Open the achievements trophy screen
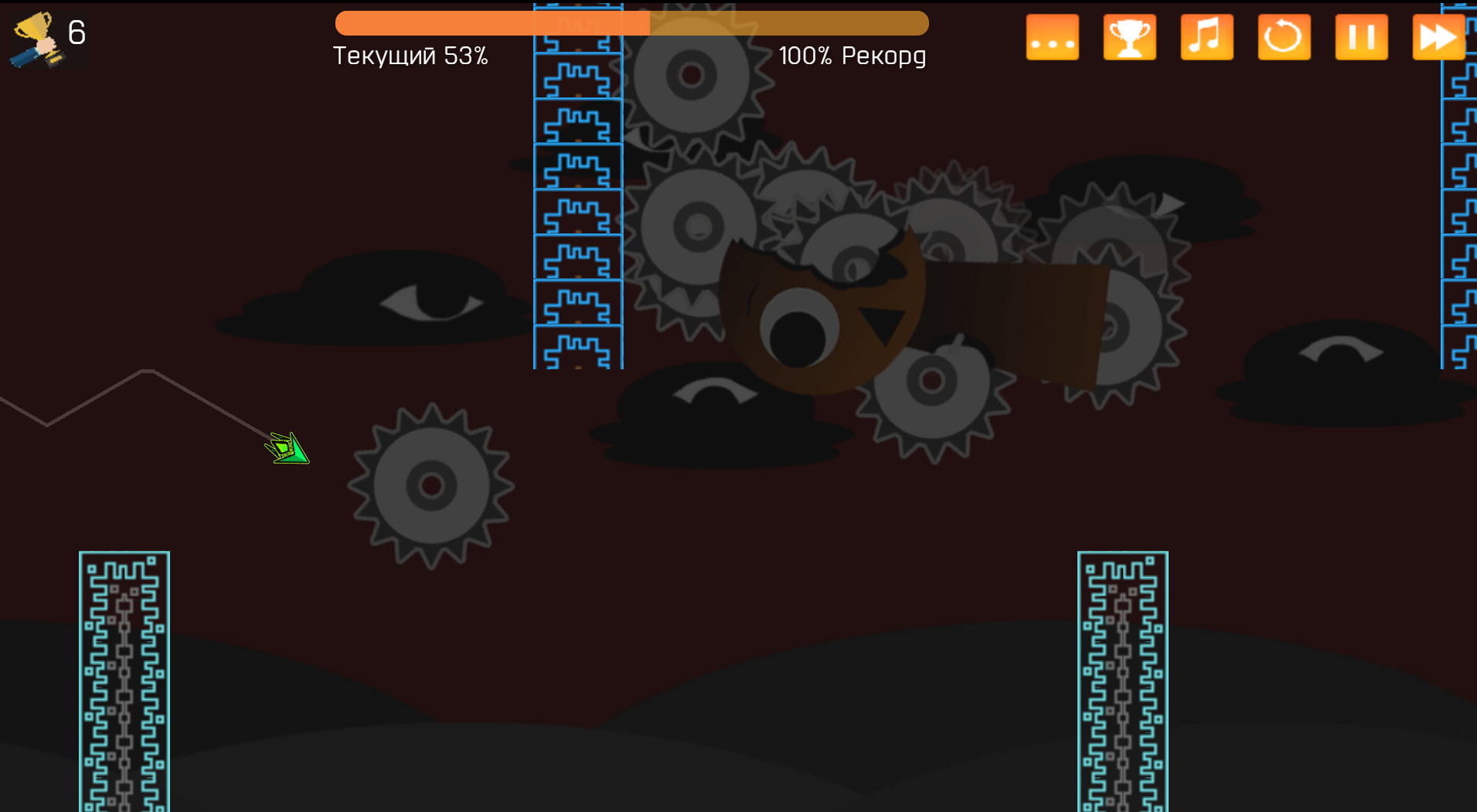 1129,36
